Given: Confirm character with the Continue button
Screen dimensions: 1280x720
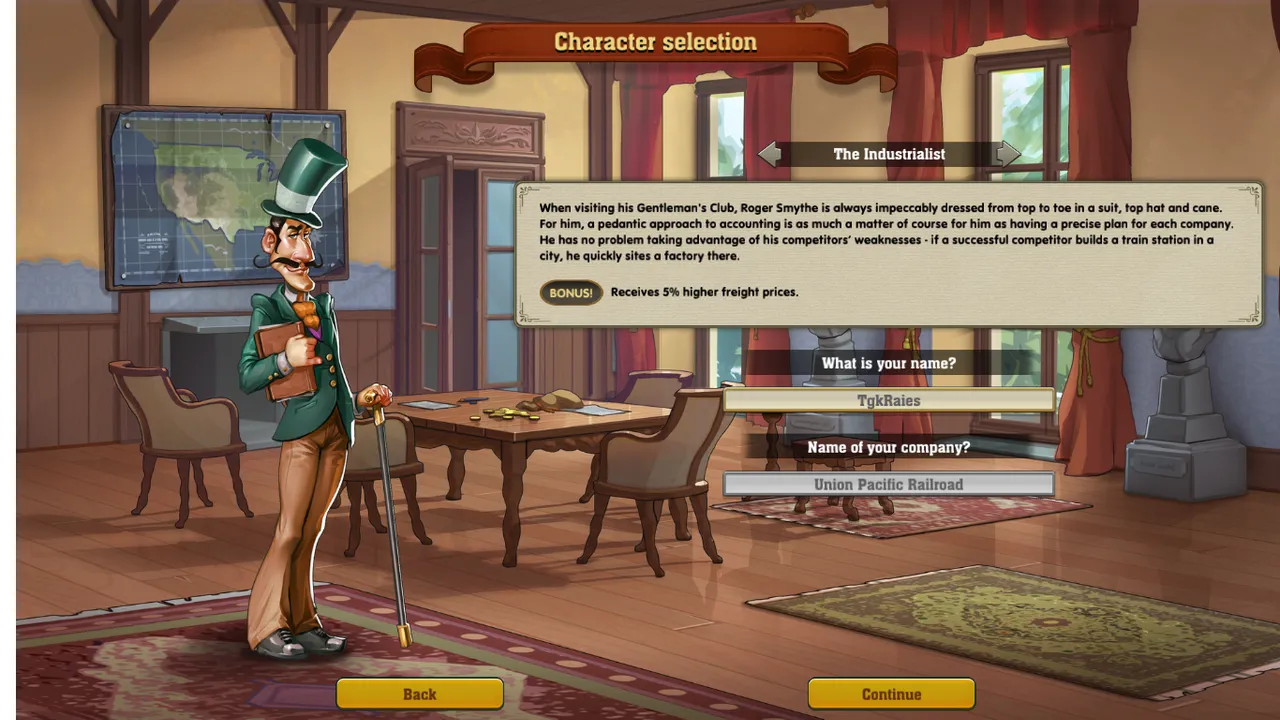Looking at the screenshot, I should point(891,694).
